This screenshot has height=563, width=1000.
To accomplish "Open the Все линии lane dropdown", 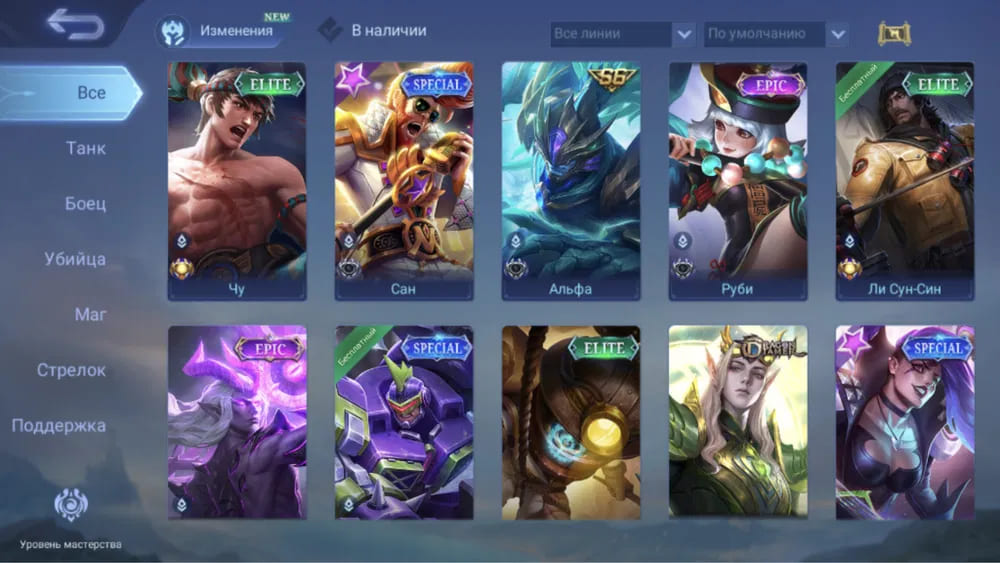I will [x=622, y=34].
